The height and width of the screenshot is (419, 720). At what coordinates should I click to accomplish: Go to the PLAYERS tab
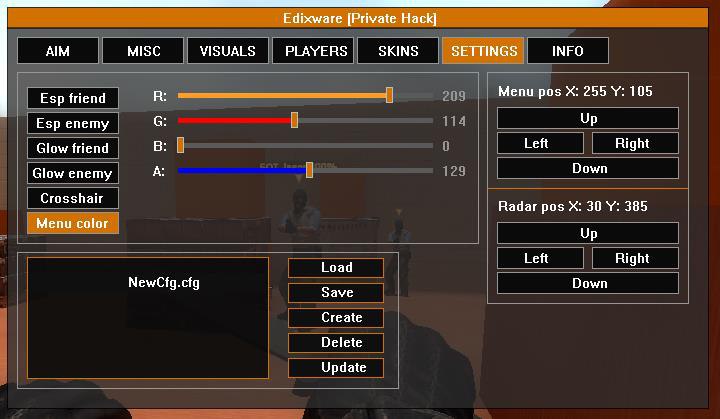coord(316,51)
